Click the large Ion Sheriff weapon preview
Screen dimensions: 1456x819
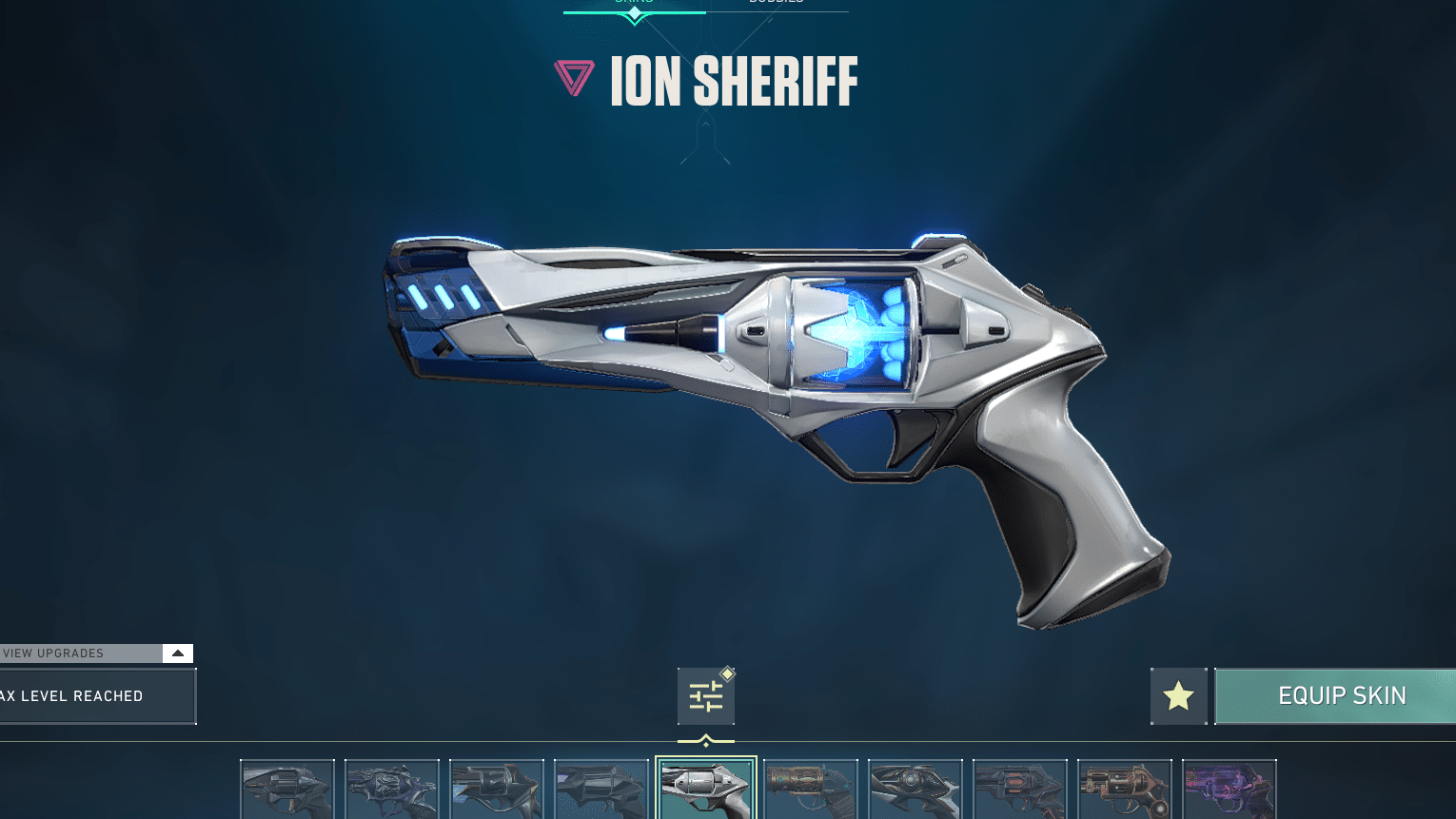[761, 400]
